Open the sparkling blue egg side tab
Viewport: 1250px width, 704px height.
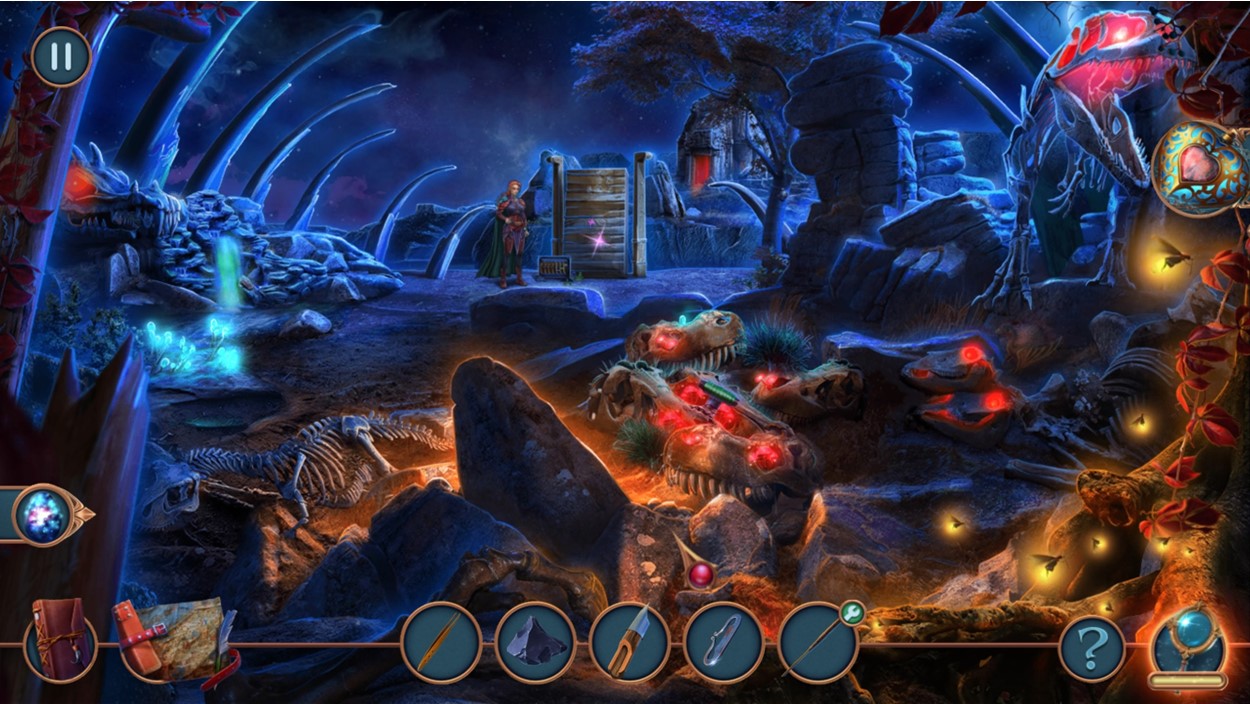46,515
